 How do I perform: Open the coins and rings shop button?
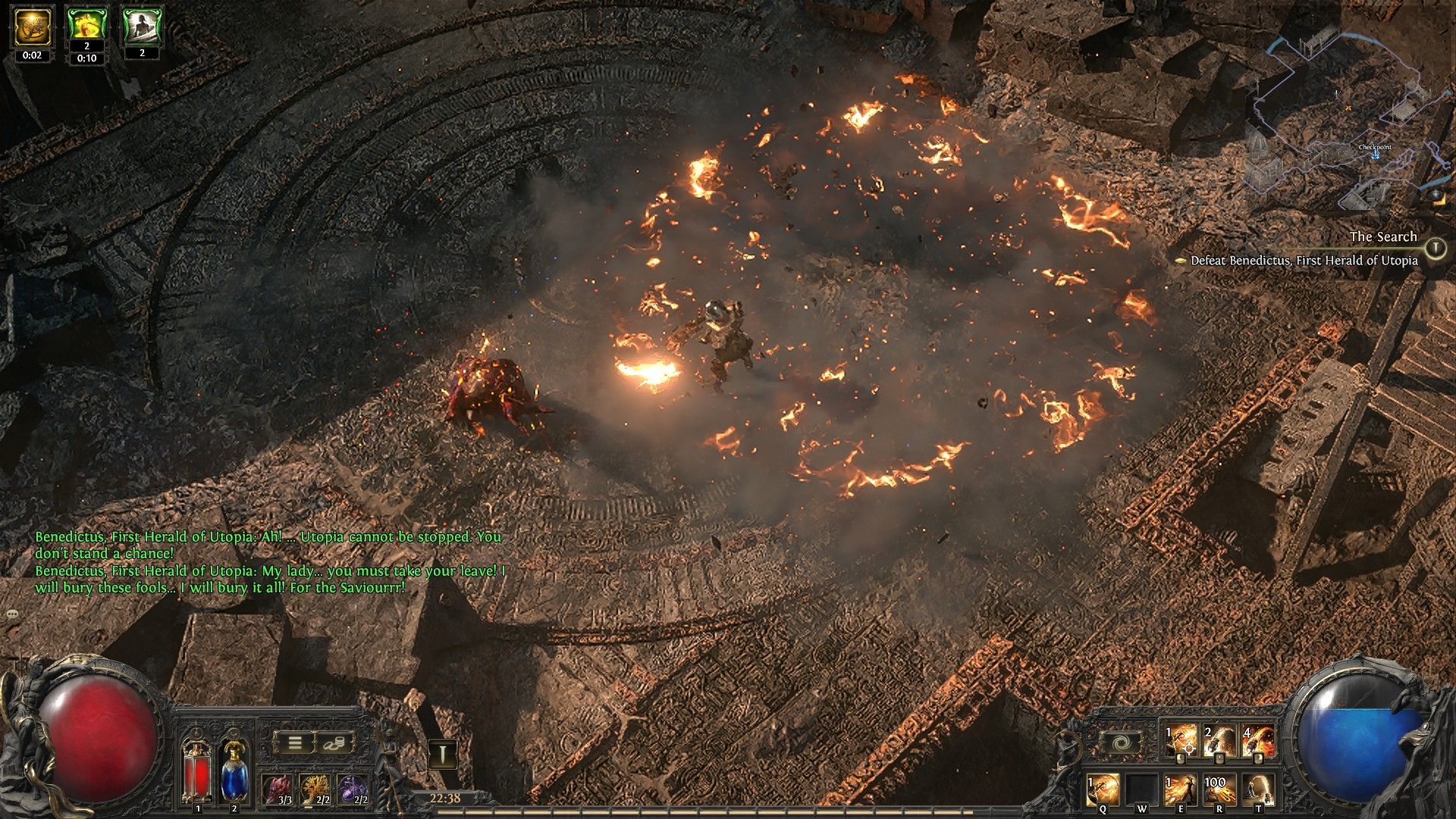[x=333, y=743]
